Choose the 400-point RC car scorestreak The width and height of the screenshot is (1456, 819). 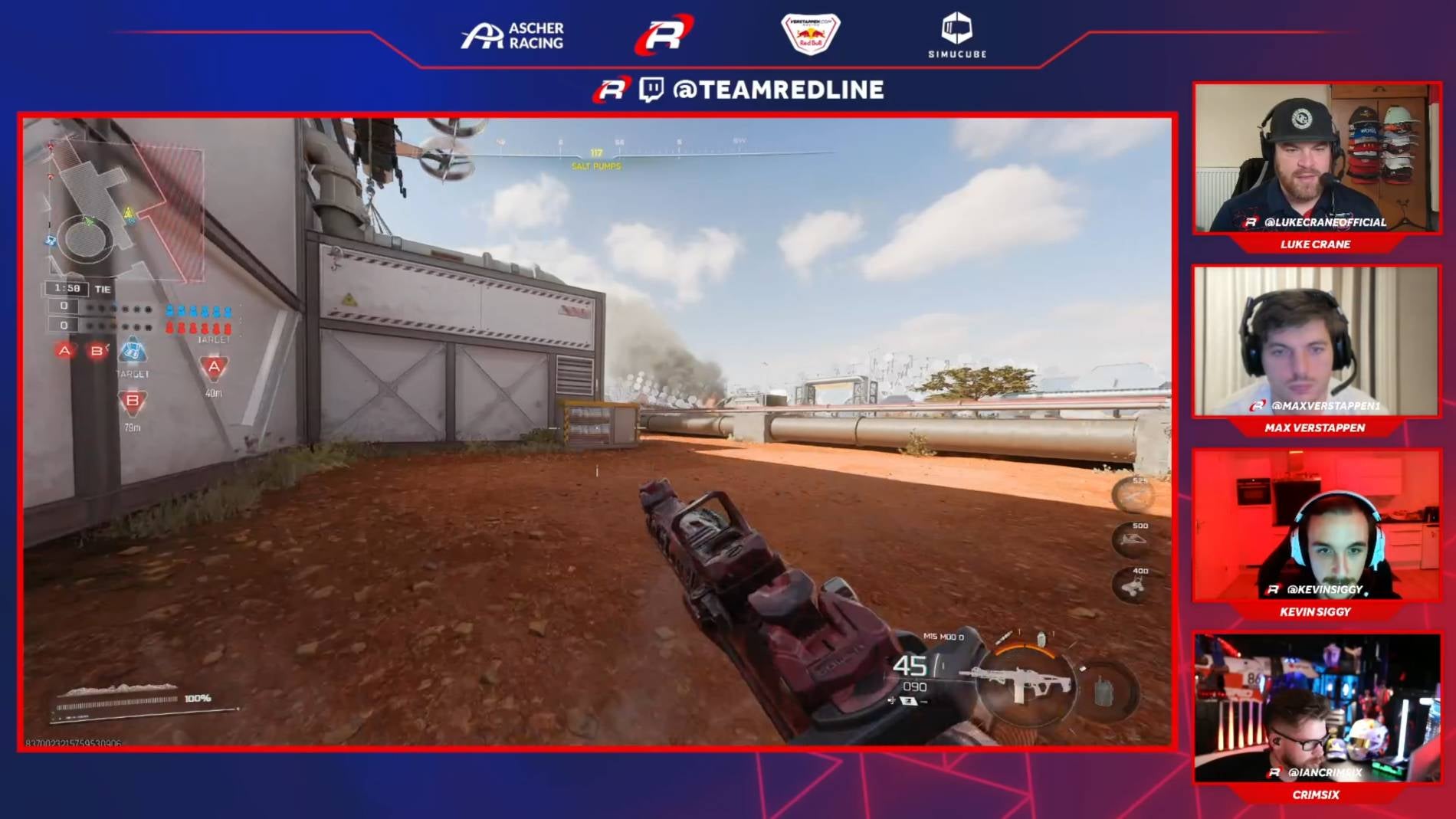[x=1133, y=585]
